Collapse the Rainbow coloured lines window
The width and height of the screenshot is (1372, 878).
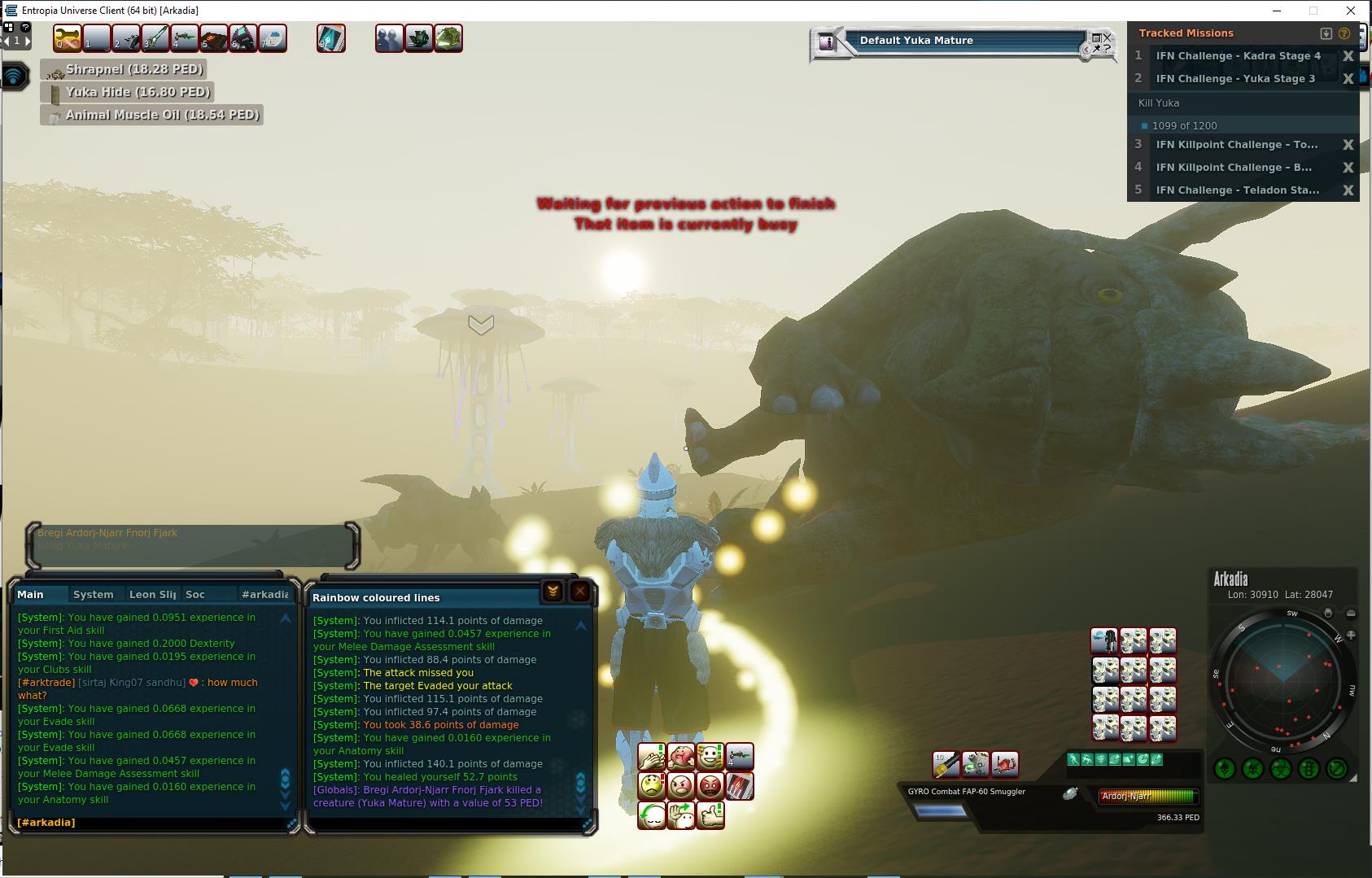click(553, 592)
